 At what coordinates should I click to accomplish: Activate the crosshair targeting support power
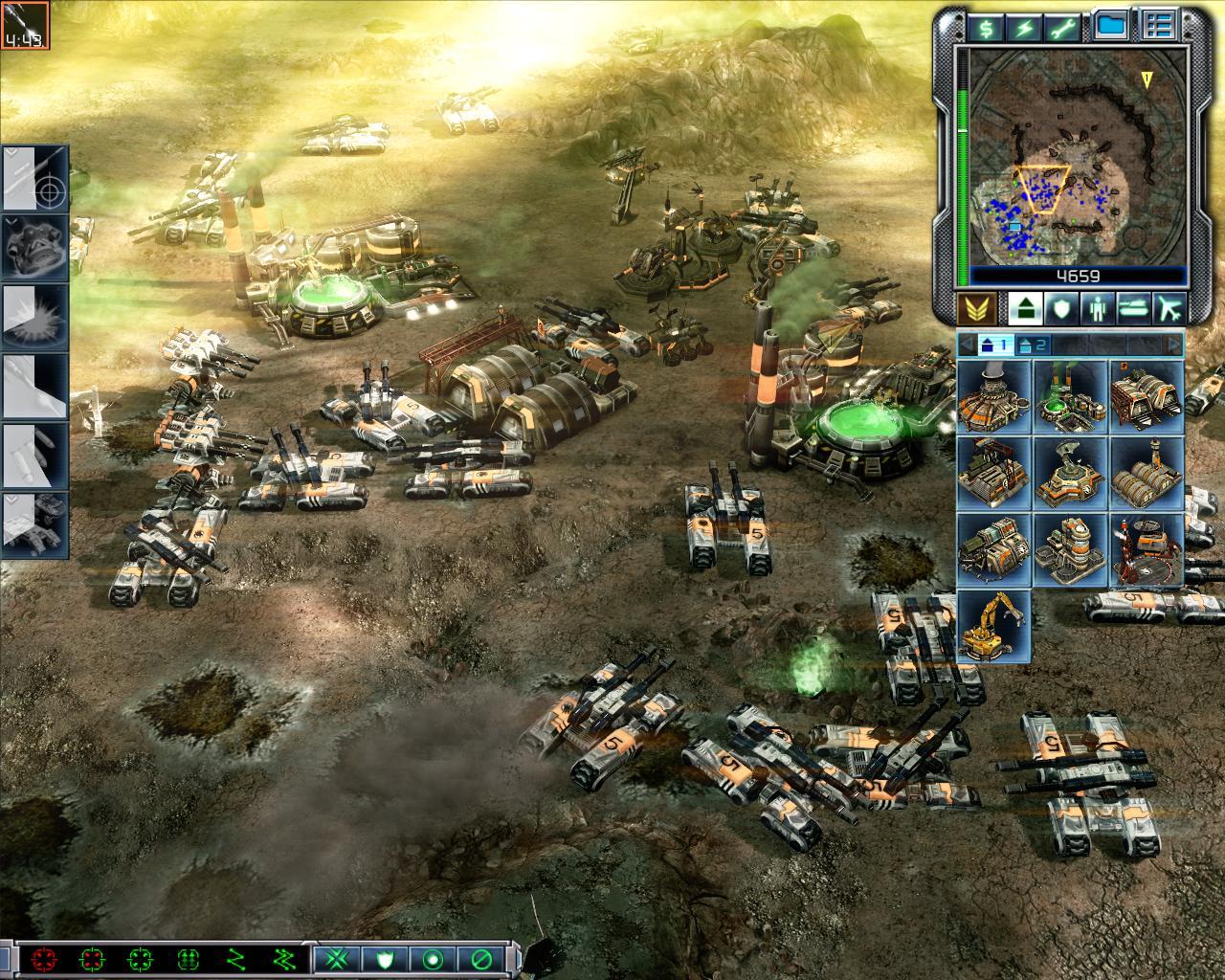pyautogui.click(x=36, y=178)
